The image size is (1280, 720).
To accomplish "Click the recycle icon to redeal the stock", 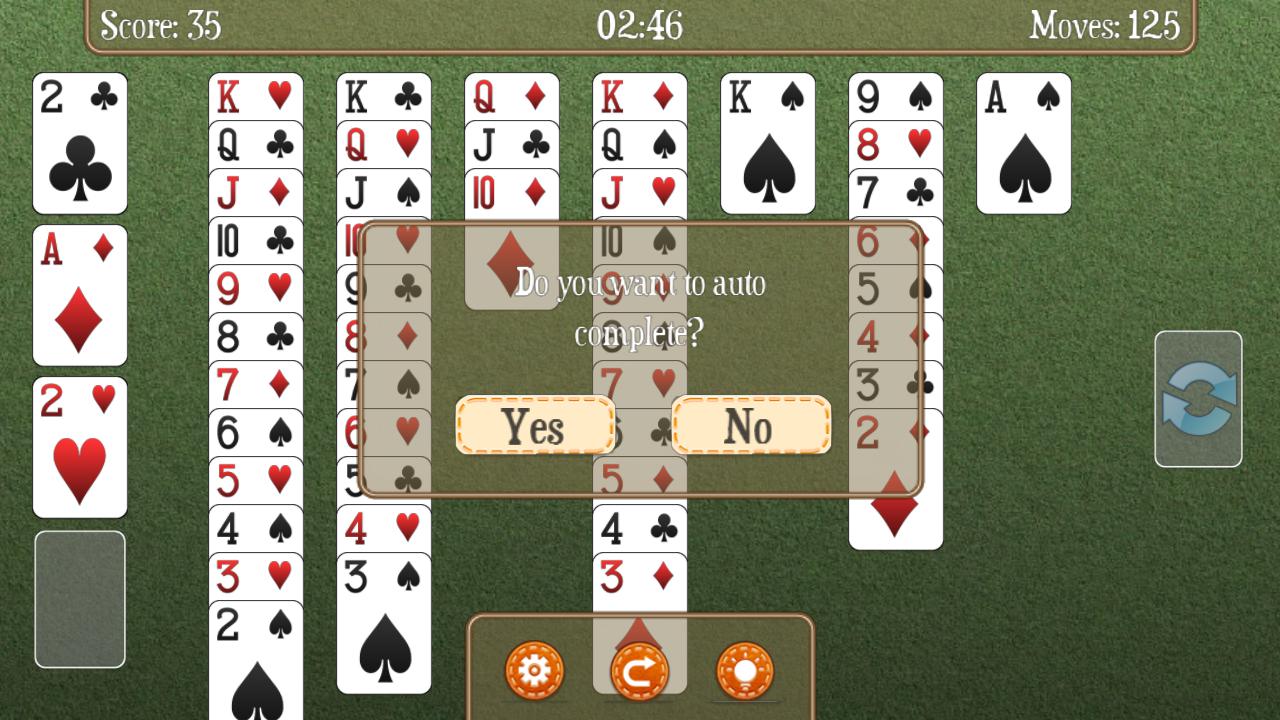I will (x=1197, y=400).
